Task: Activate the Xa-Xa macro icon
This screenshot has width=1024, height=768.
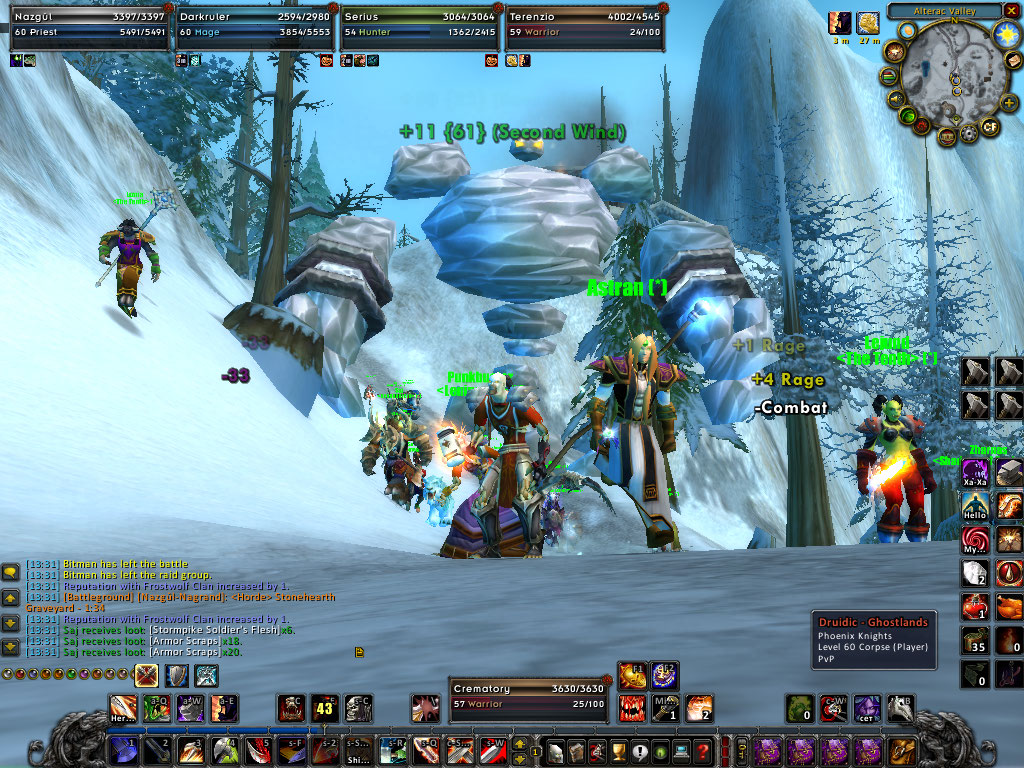Action: coord(975,473)
